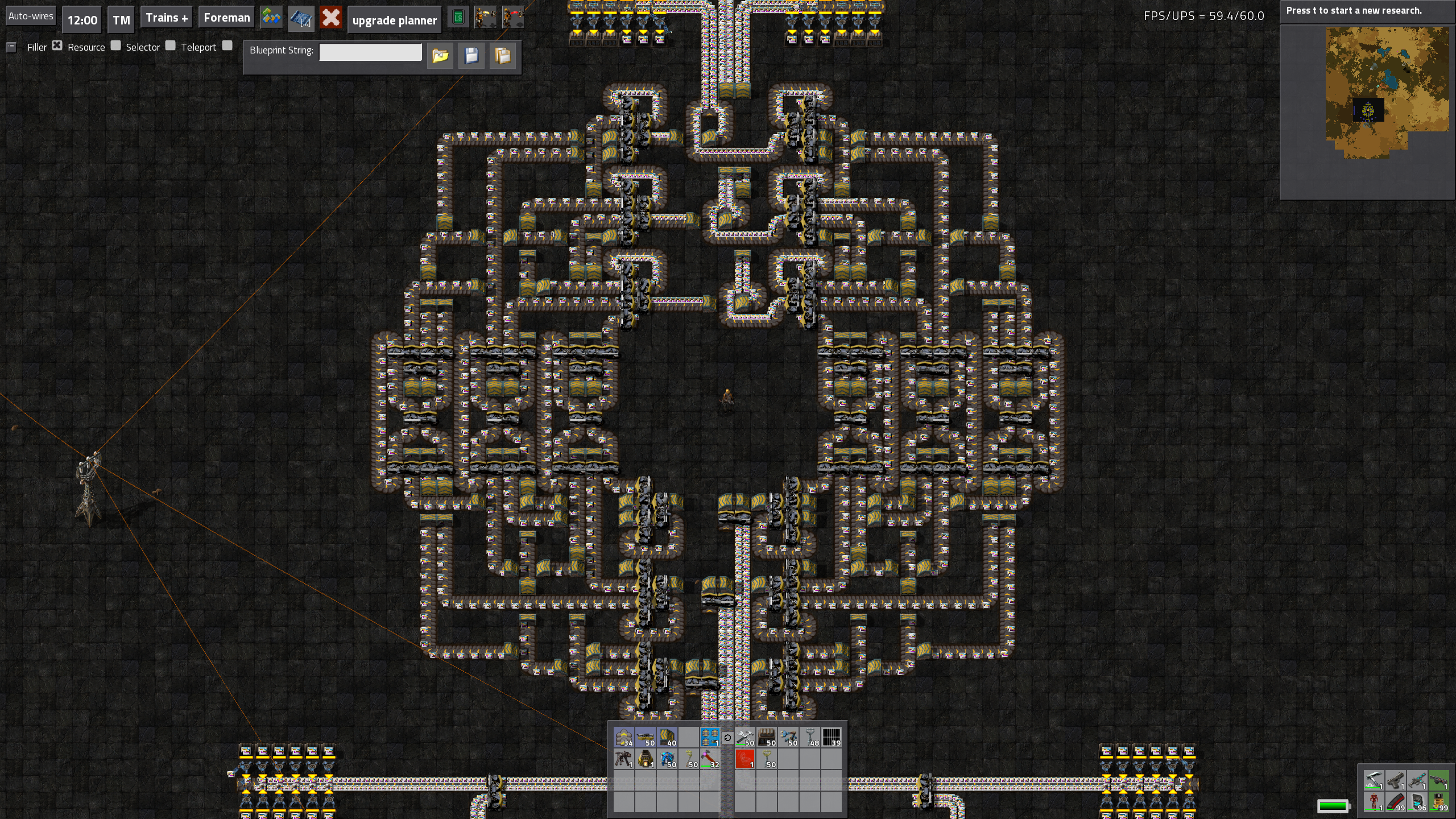Toggle the Resource checkbox

tap(116, 45)
